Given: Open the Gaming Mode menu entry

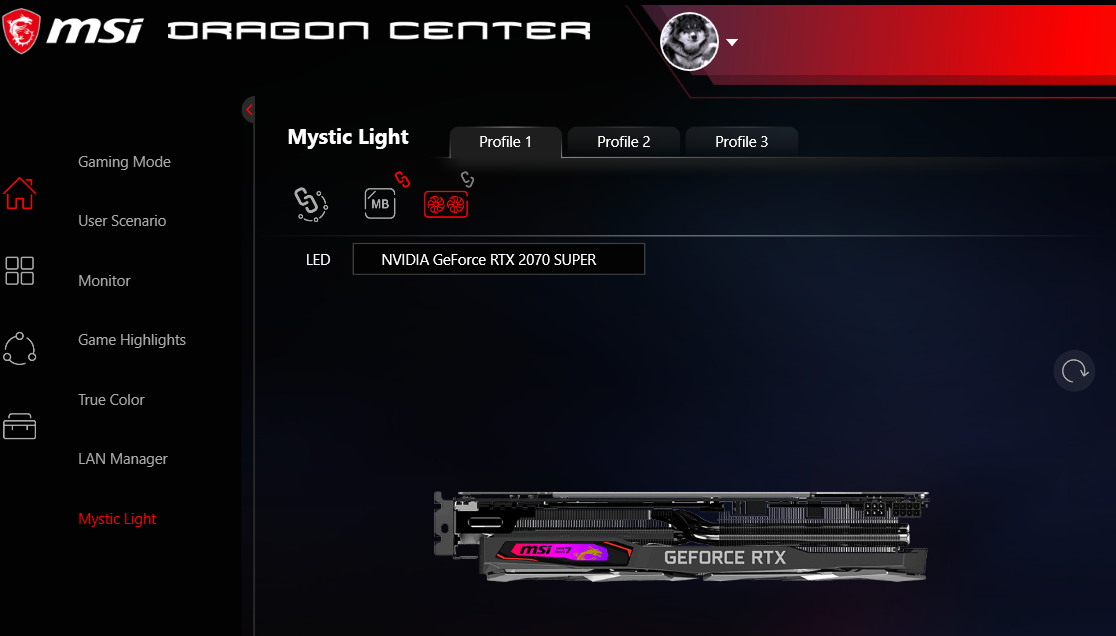Looking at the screenshot, I should [x=124, y=162].
